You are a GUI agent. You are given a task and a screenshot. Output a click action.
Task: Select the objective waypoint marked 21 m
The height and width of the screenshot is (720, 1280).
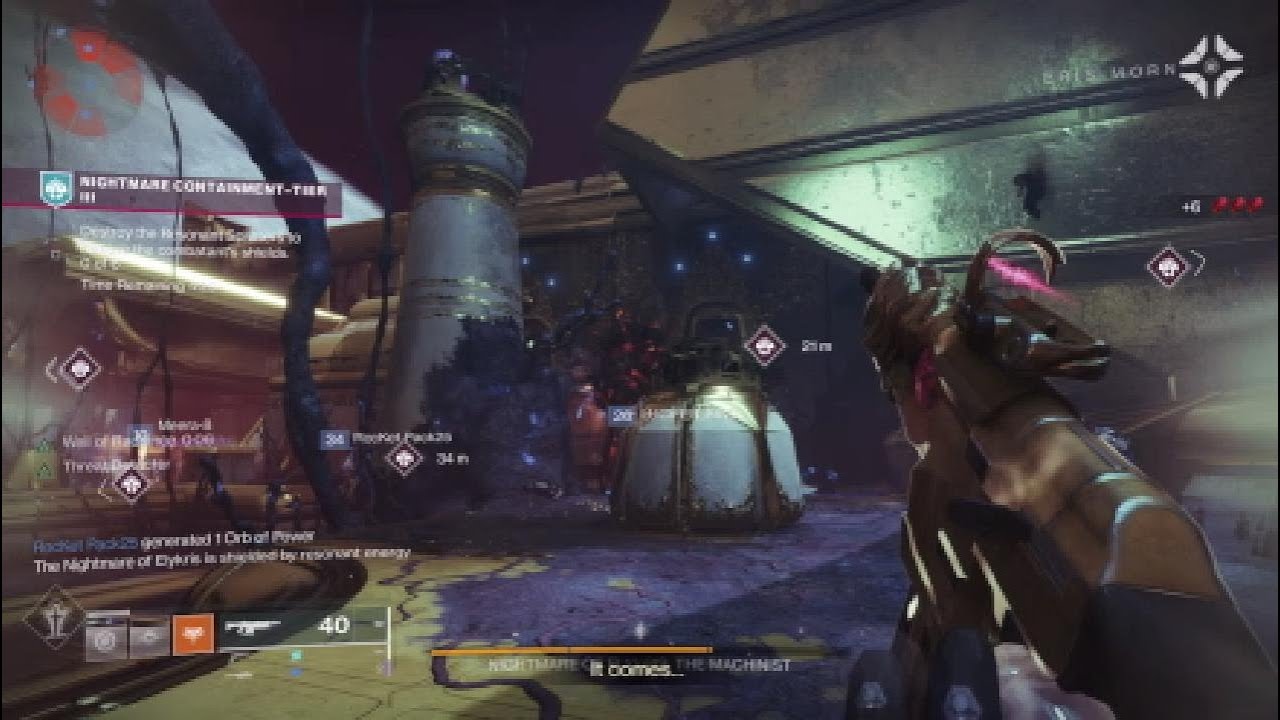coord(765,345)
